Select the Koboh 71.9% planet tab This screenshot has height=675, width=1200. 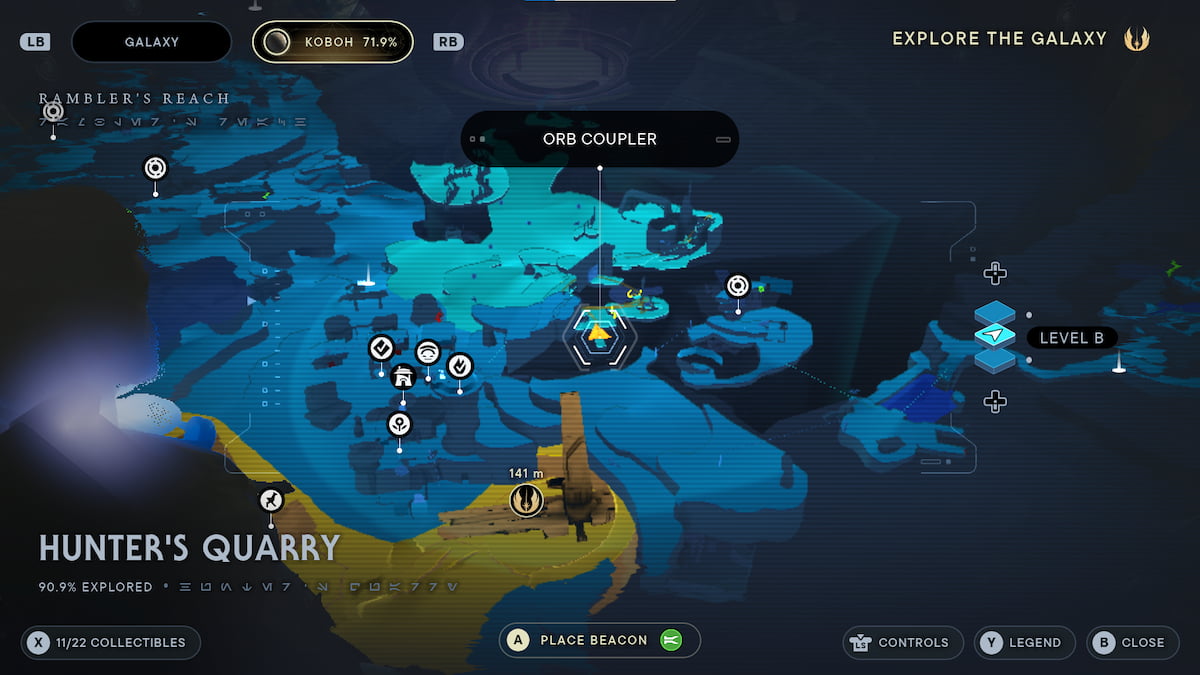[332, 42]
